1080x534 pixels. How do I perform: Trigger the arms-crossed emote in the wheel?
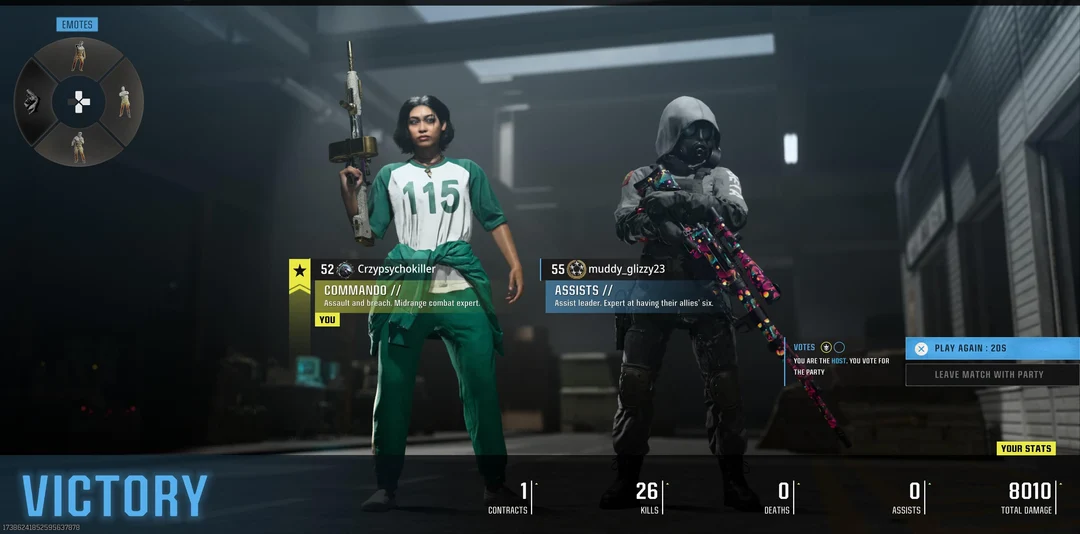125,101
